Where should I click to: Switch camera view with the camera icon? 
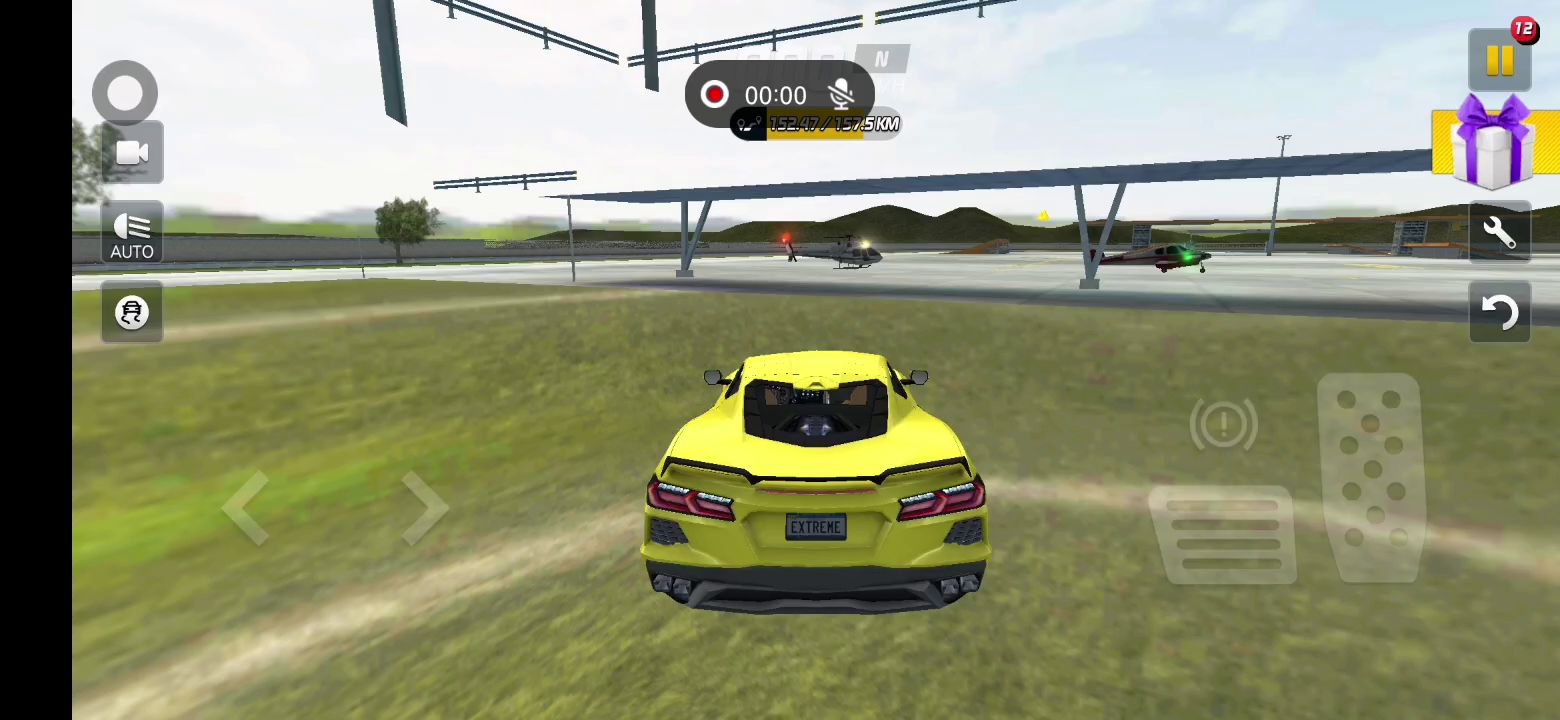pyautogui.click(x=132, y=153)
